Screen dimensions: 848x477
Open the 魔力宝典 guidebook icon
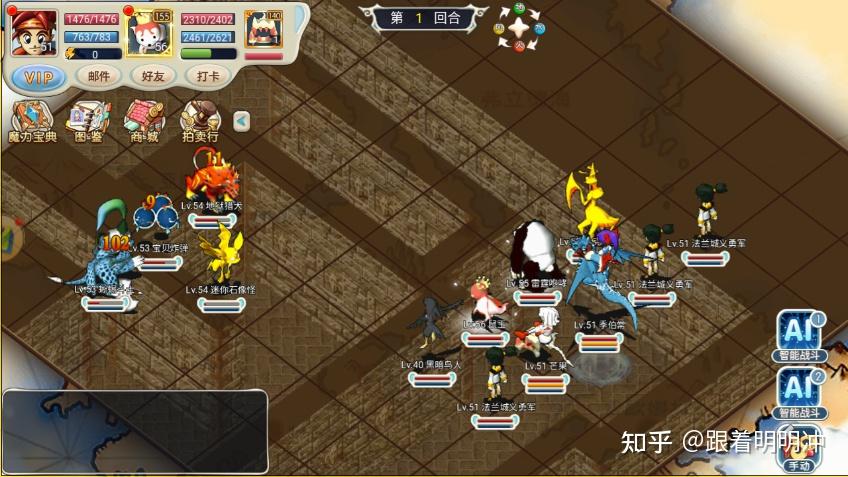33,122
